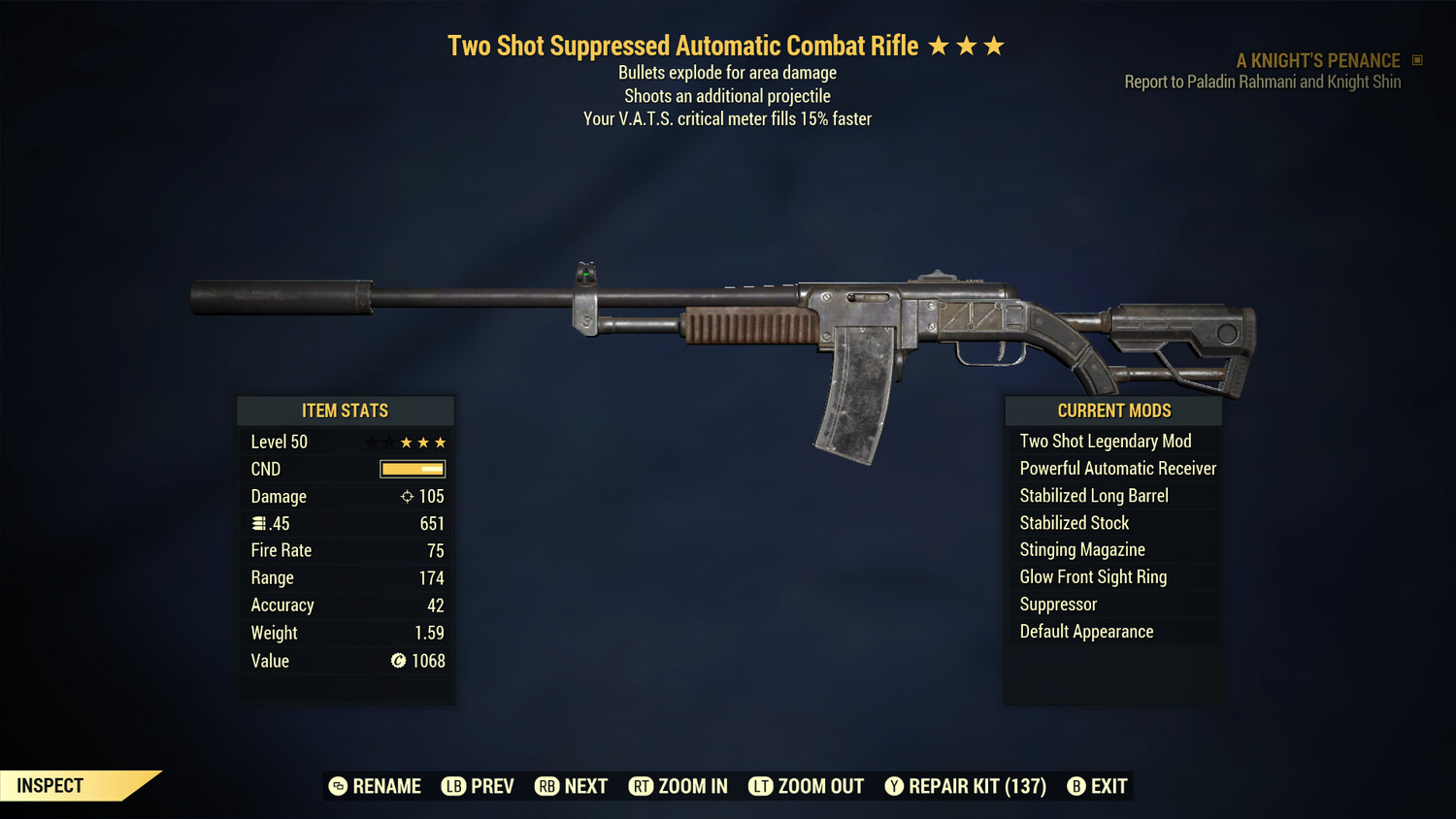Click the LB button icon for Prev
The height and width of the screenshot is (819, 1456).
pos(452,786)
